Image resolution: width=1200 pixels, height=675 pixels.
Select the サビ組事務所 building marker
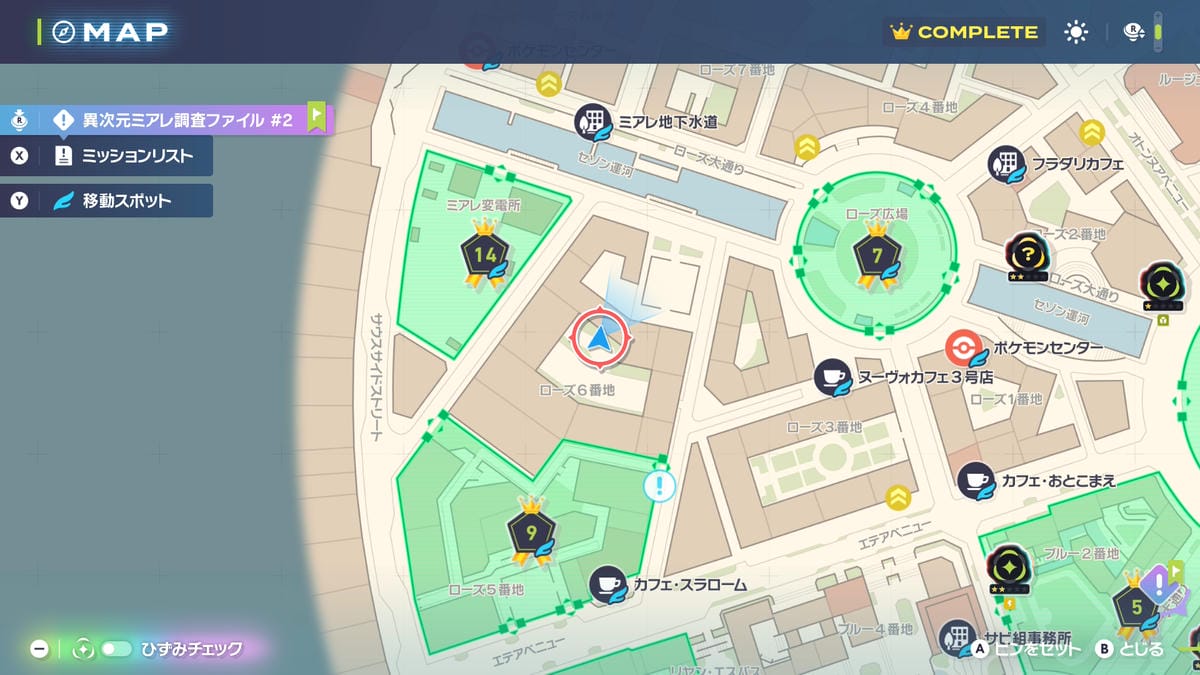[957, 637]
